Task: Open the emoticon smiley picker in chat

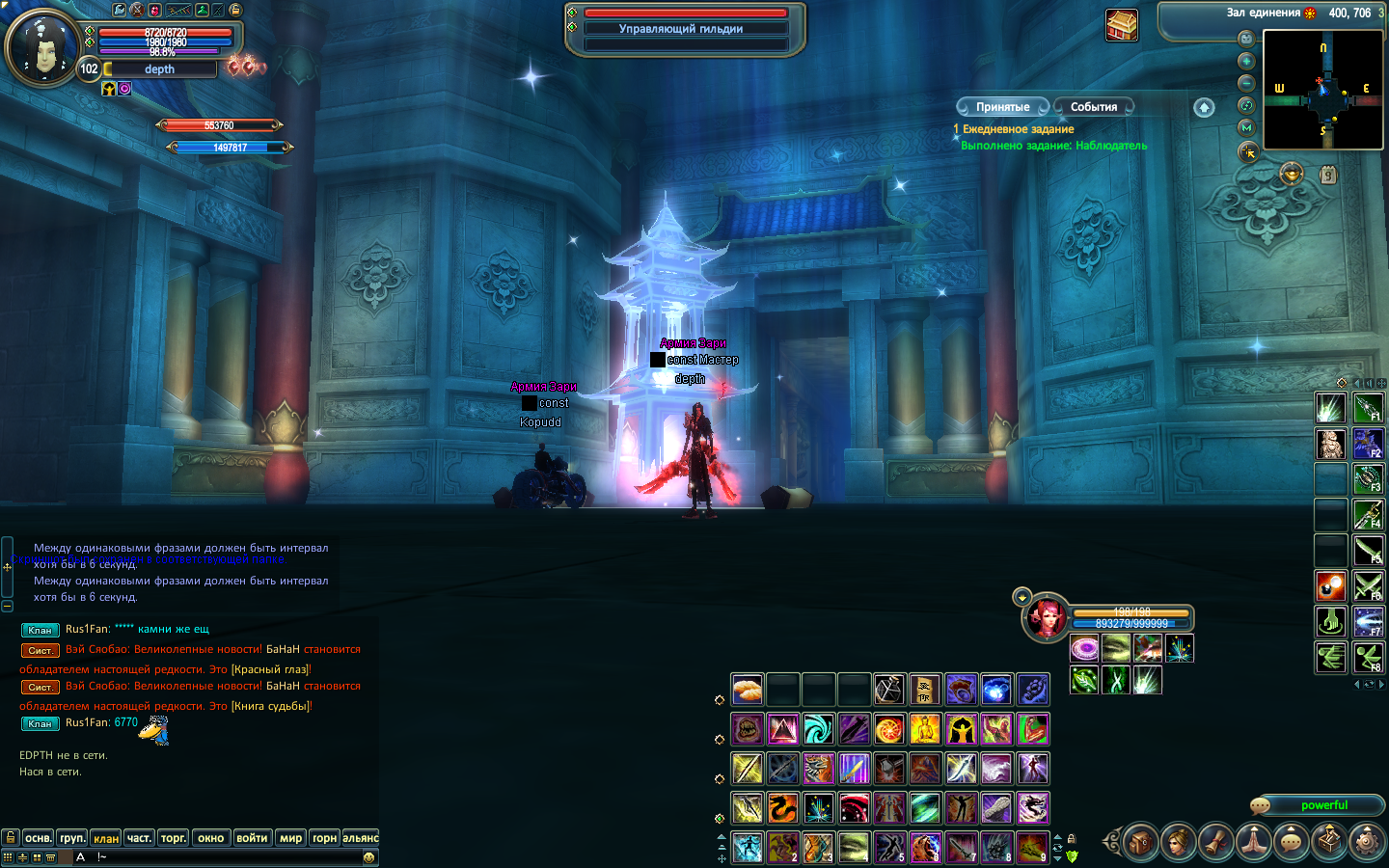Action: 368,857
